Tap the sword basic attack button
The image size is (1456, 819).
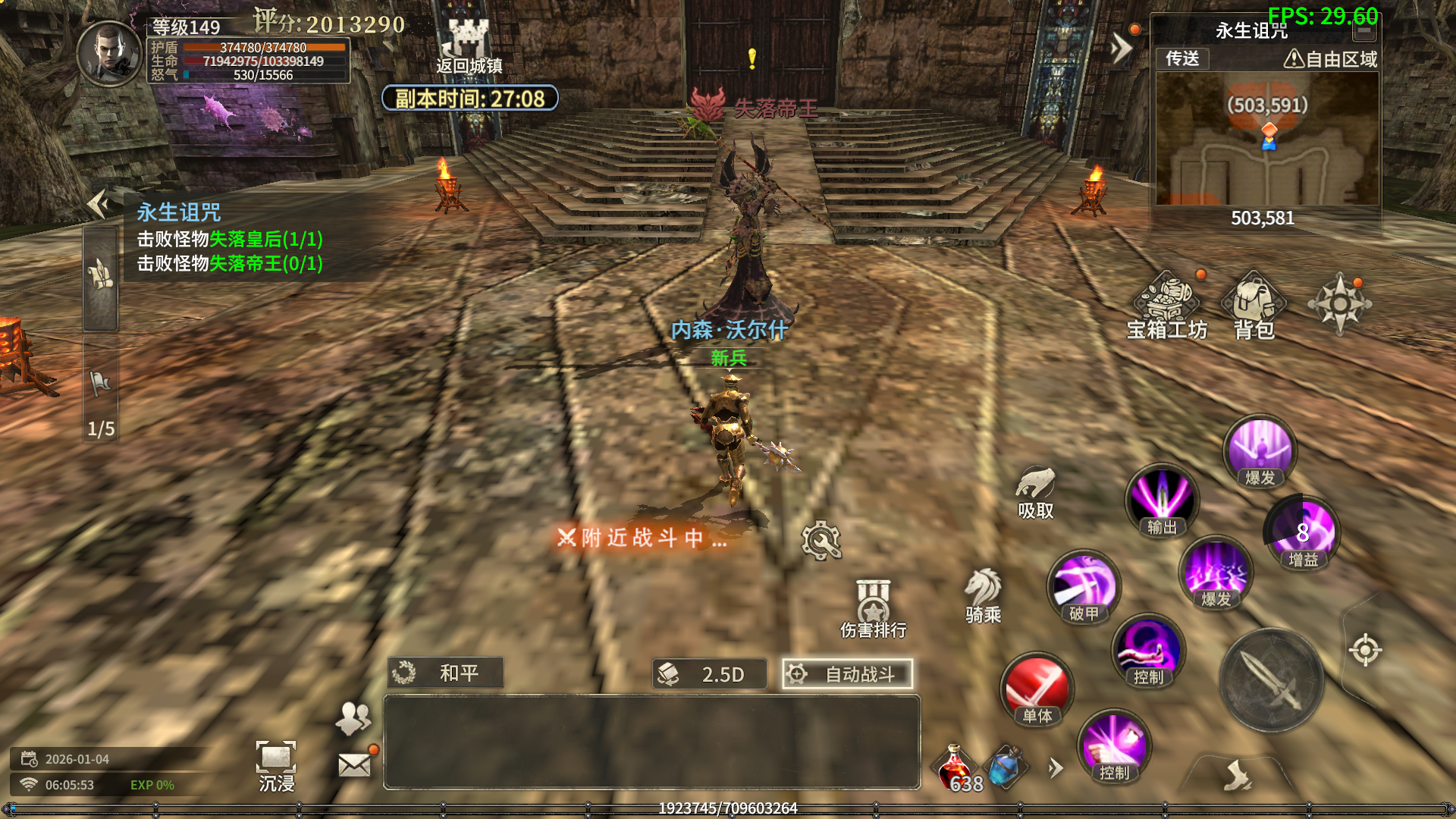(1272, 680)
